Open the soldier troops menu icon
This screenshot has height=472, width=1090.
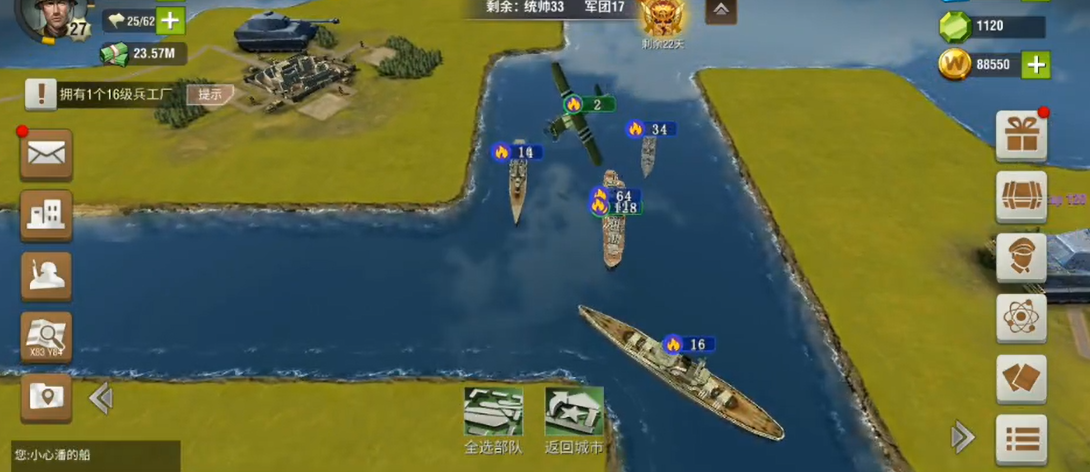46,275
